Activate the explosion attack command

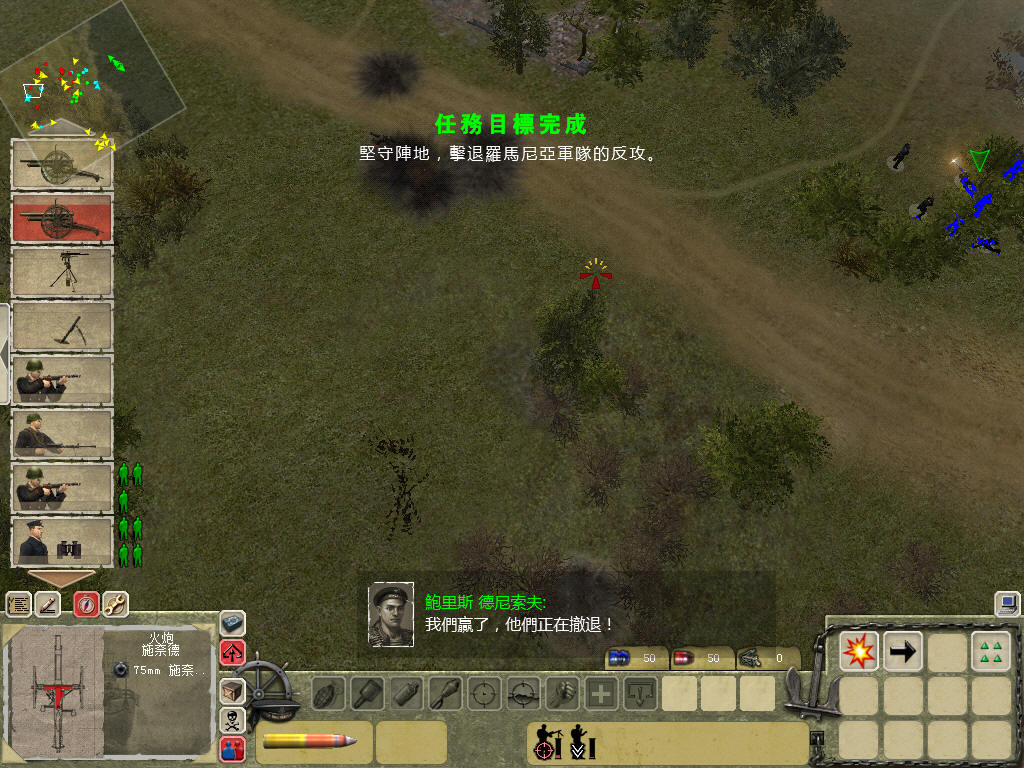pos(859,651)
